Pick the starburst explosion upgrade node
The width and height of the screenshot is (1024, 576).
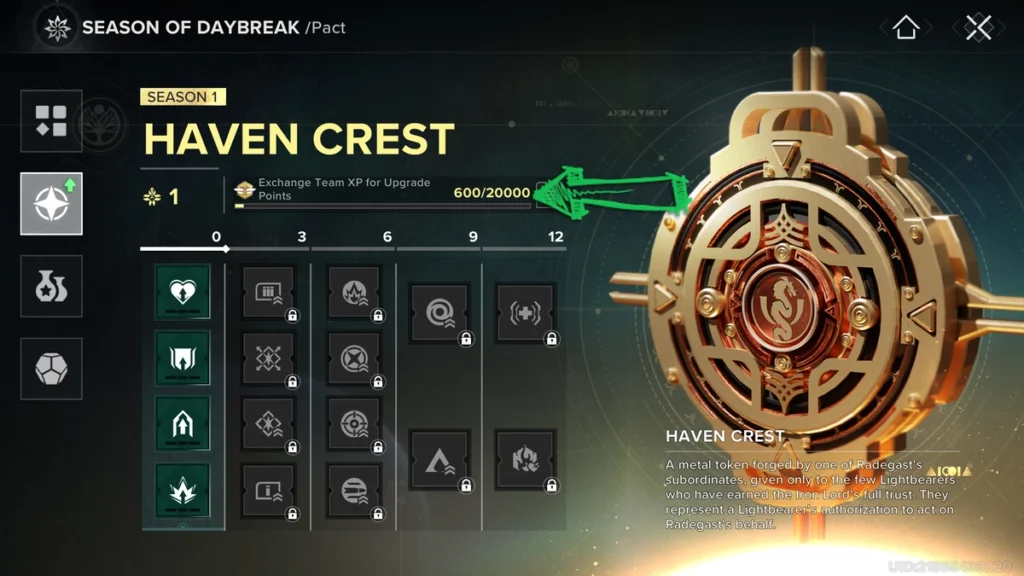[x=183, y=491]
